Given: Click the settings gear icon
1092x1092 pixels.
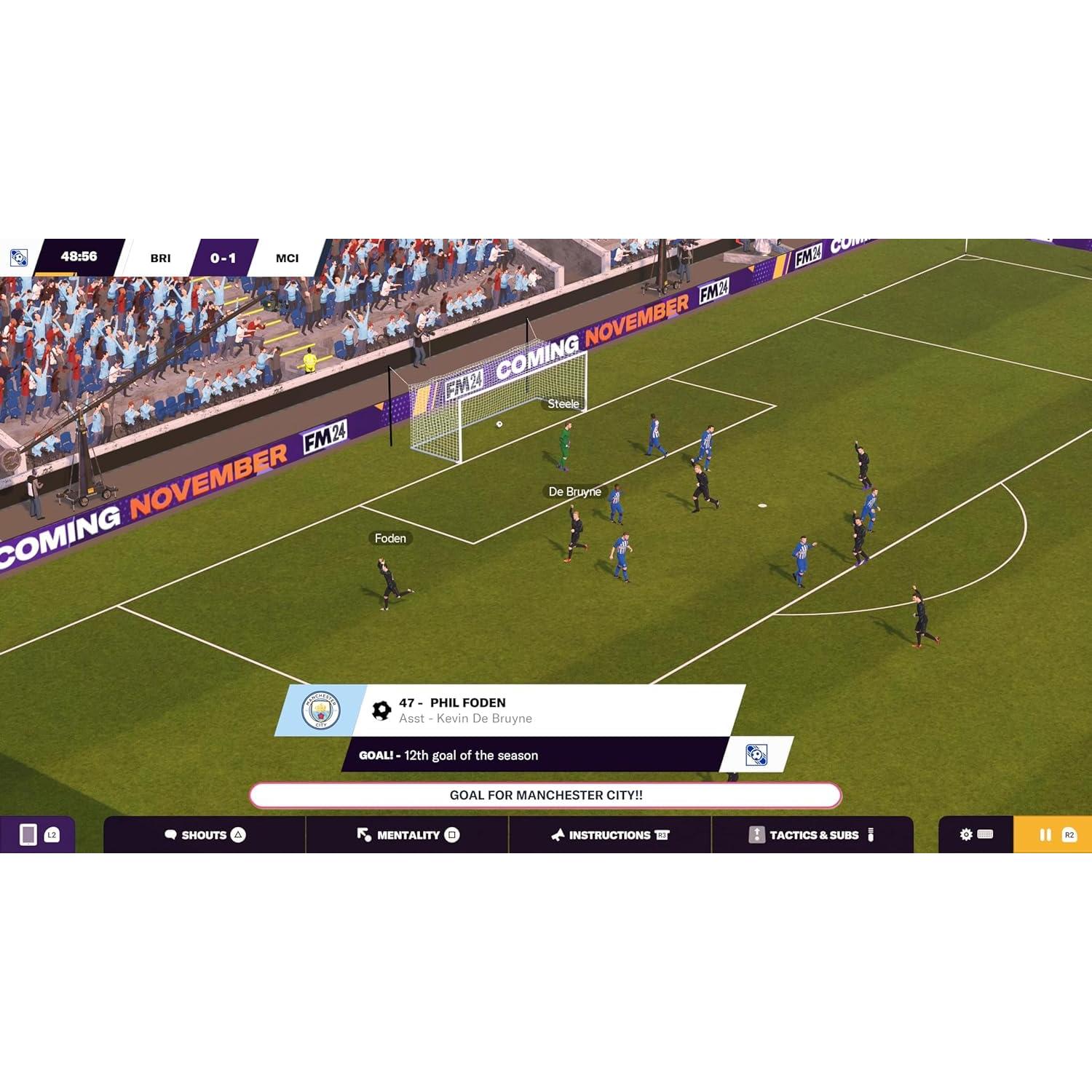Looking at the screenshot, I should pyautogui.click(x=966, y=834).
